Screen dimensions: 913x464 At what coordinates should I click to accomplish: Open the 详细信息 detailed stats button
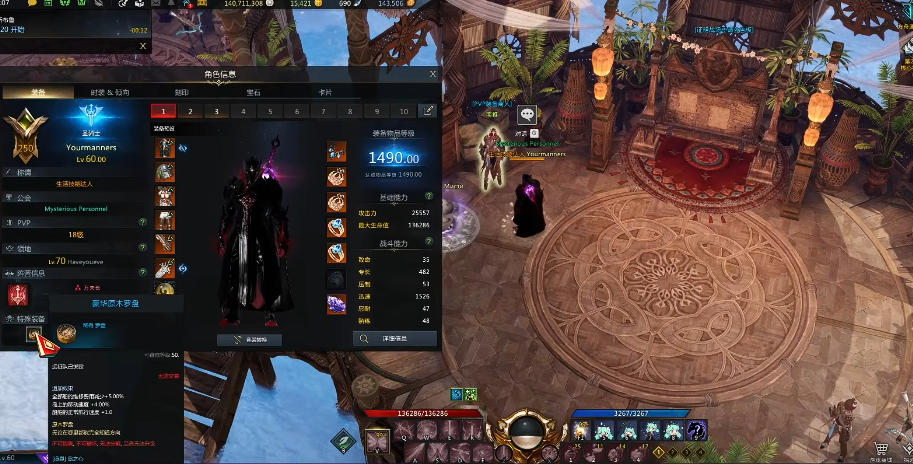[394, 339]
